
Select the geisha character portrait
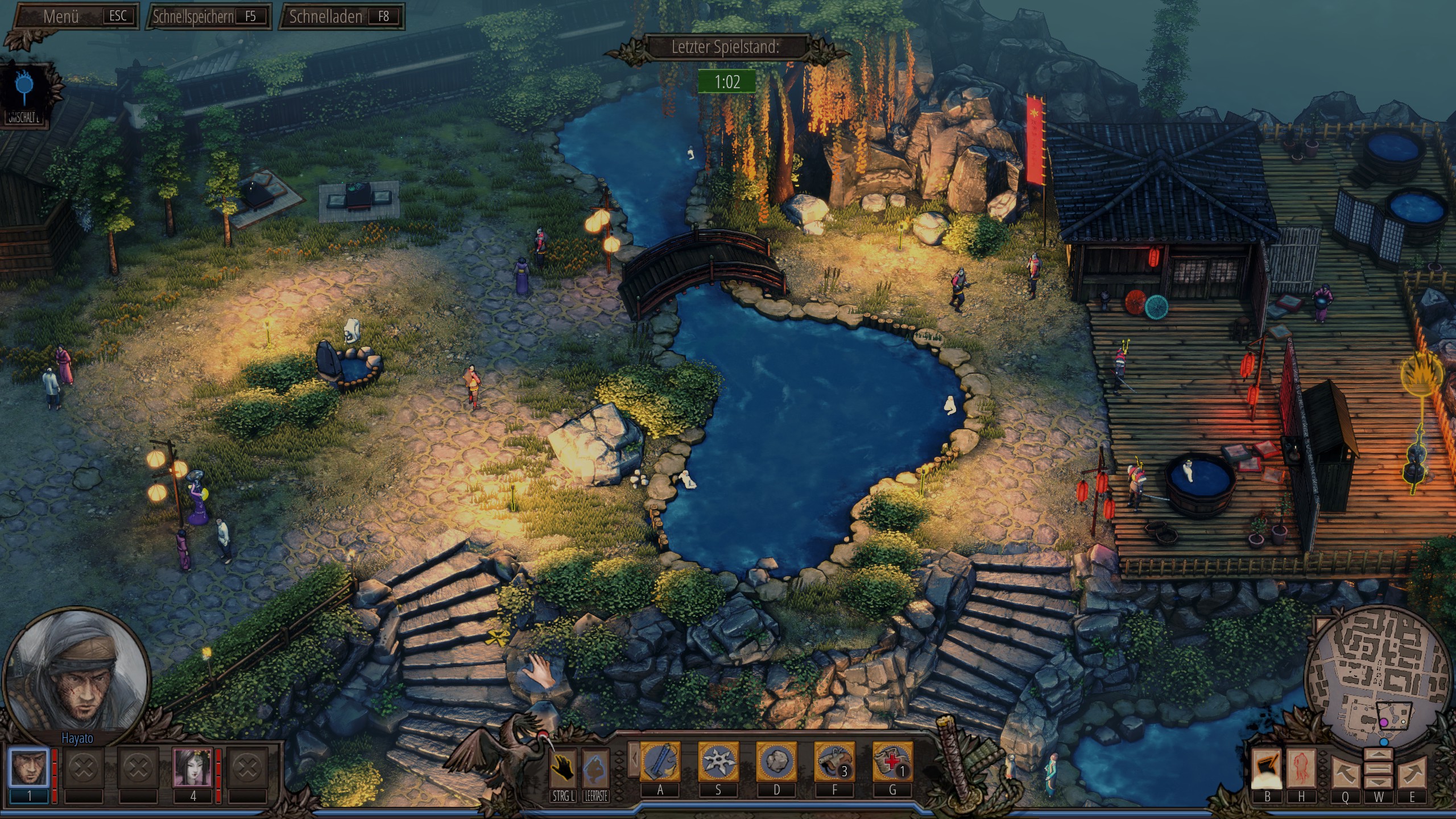(192, 767)
